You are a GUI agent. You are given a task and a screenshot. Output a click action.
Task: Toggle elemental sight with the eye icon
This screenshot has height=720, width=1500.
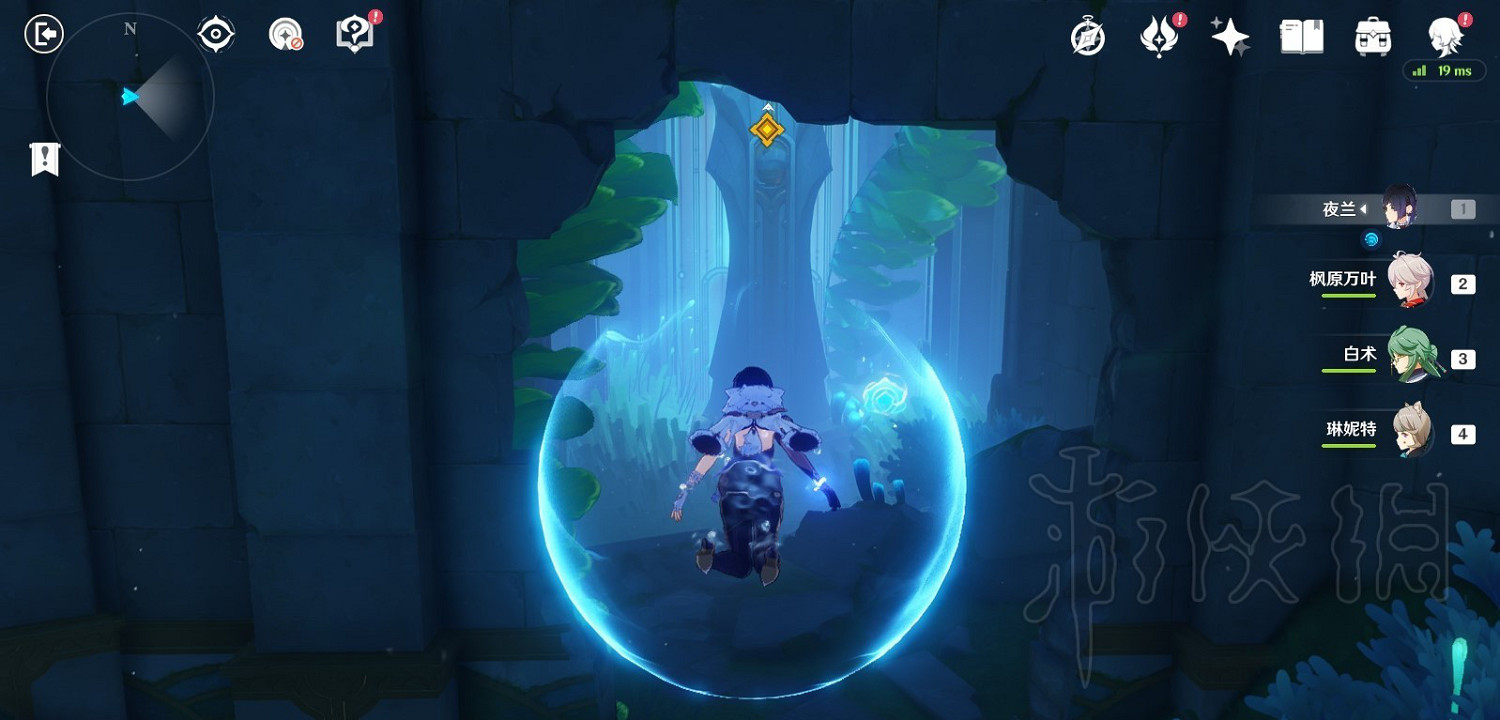tap(215, 33)
